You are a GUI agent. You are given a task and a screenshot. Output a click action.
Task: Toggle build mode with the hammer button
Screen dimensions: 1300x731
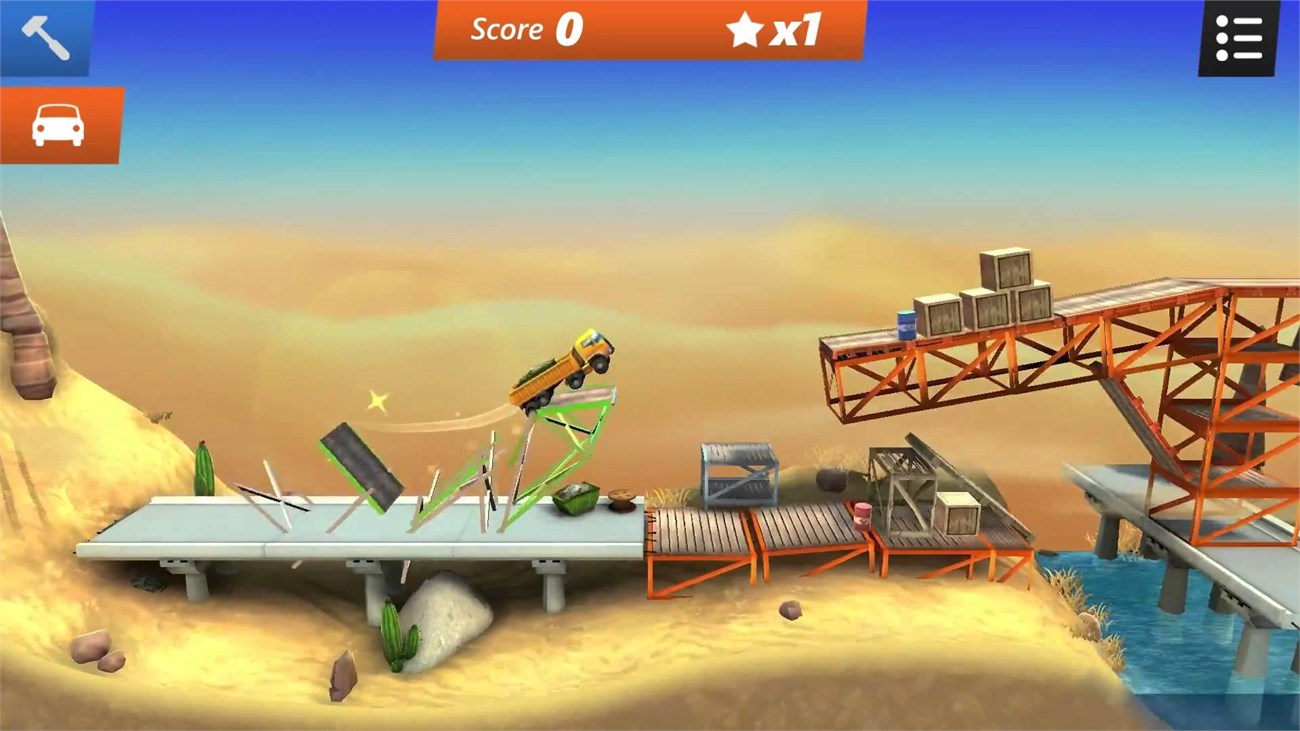(45, 38)
